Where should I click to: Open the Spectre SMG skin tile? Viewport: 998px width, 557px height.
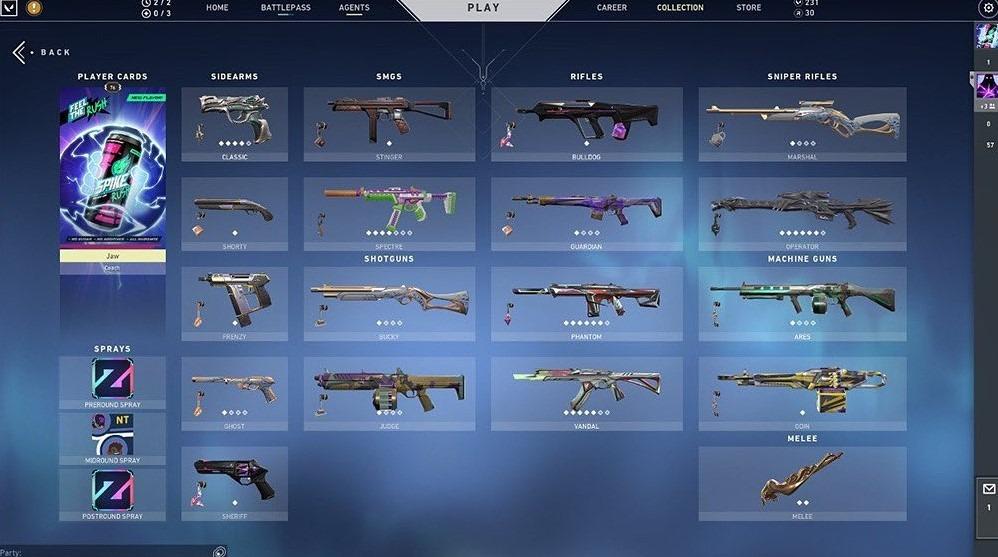point(389,214)
